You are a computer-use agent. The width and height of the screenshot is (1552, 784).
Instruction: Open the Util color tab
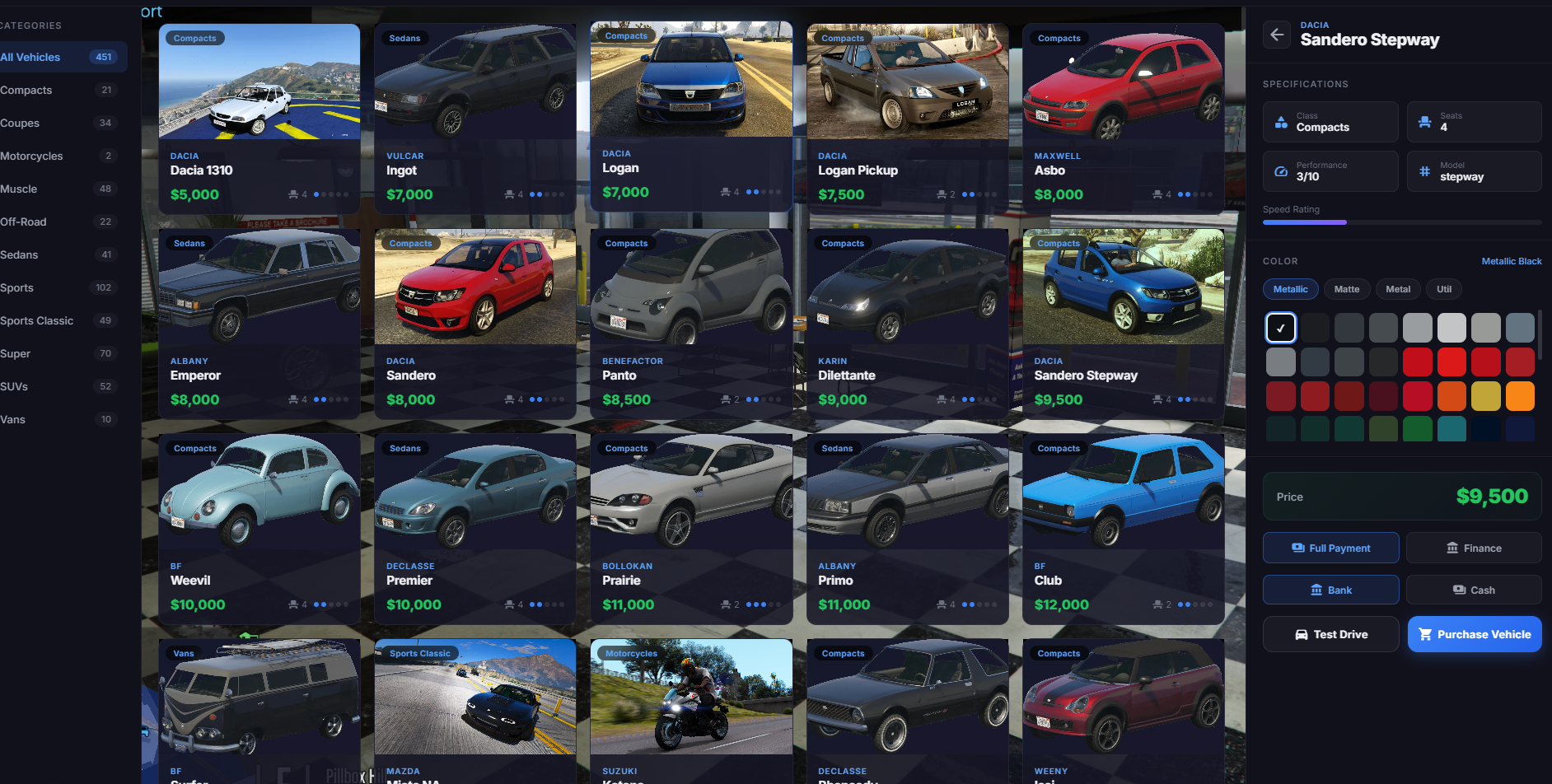[1443, 289]
